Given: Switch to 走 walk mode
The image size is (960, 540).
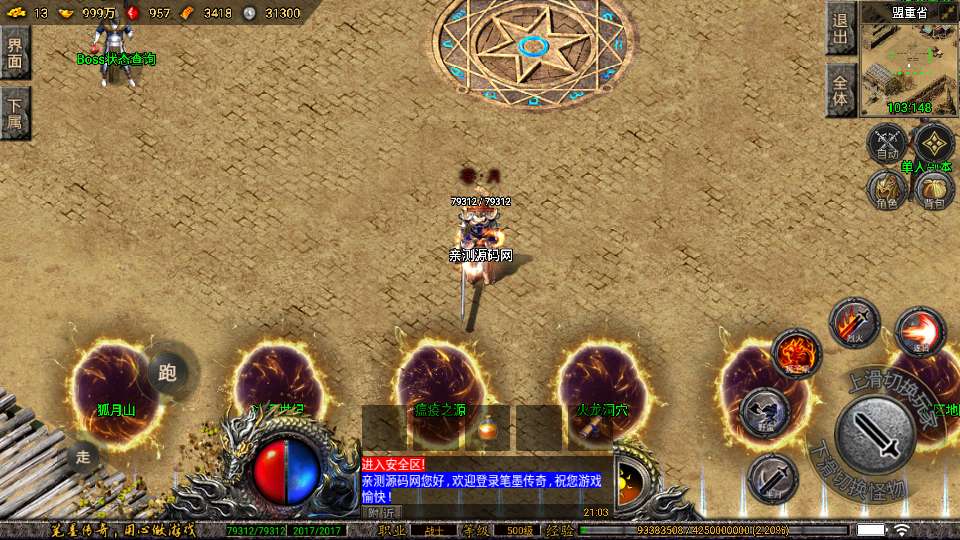Looking at the screenshot, I should tap(85, 459).
